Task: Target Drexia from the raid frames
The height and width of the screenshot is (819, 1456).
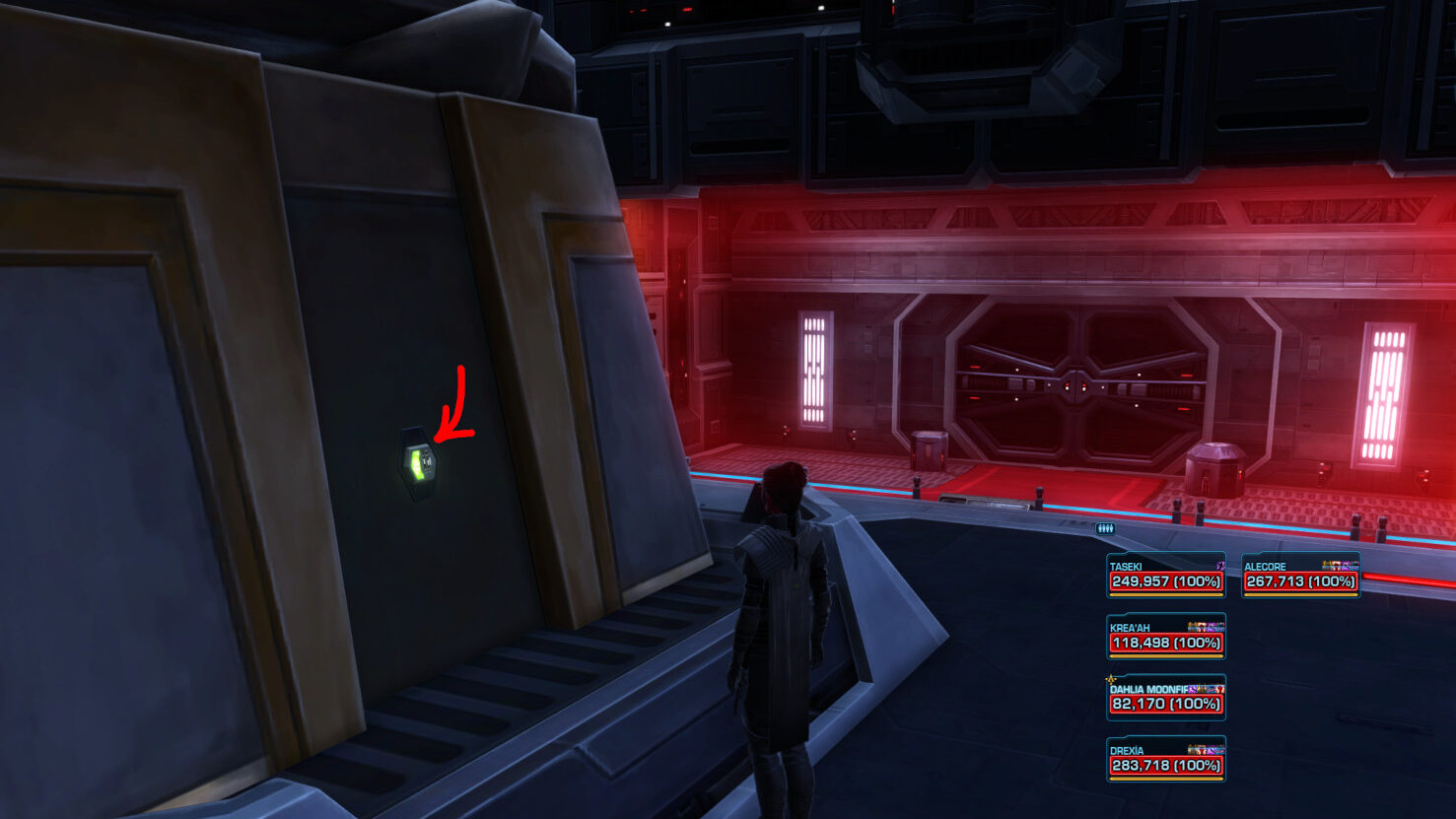Action: click(1166, 760)
